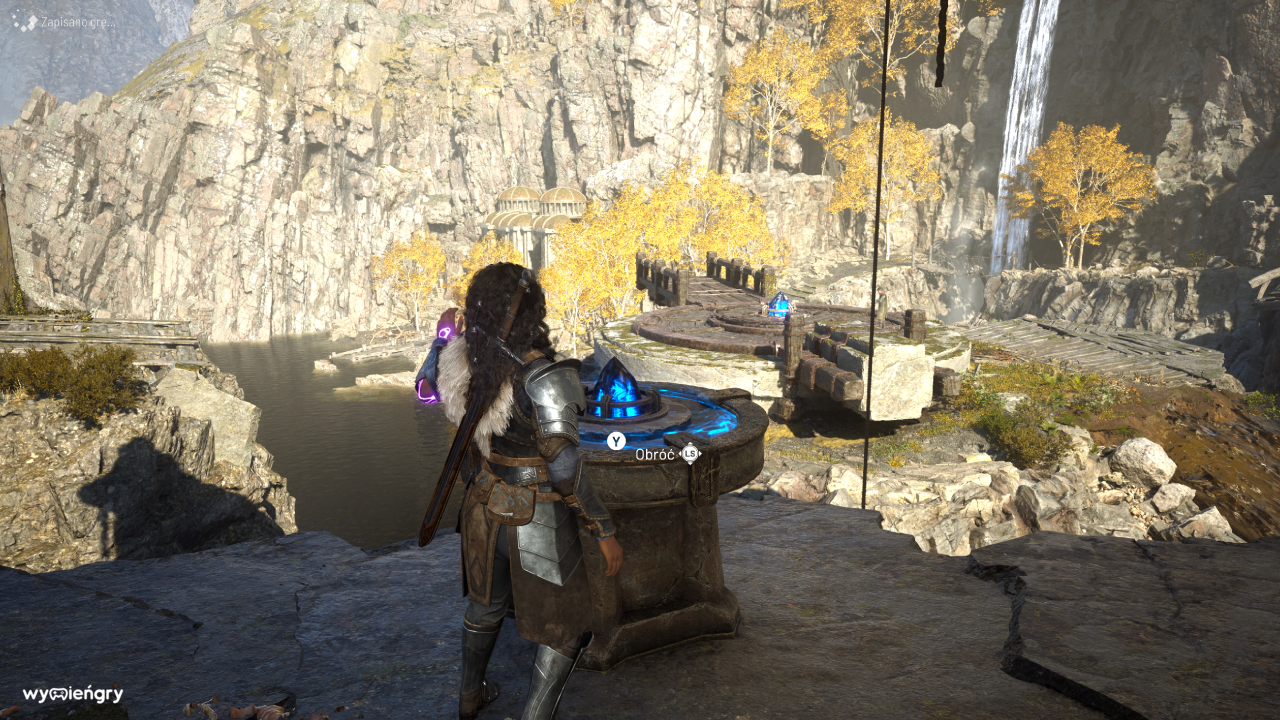Viewport: 1280px width, 720px height.
Task: Click the save-game diamond icon top left
Action: (x=25, y=20)
